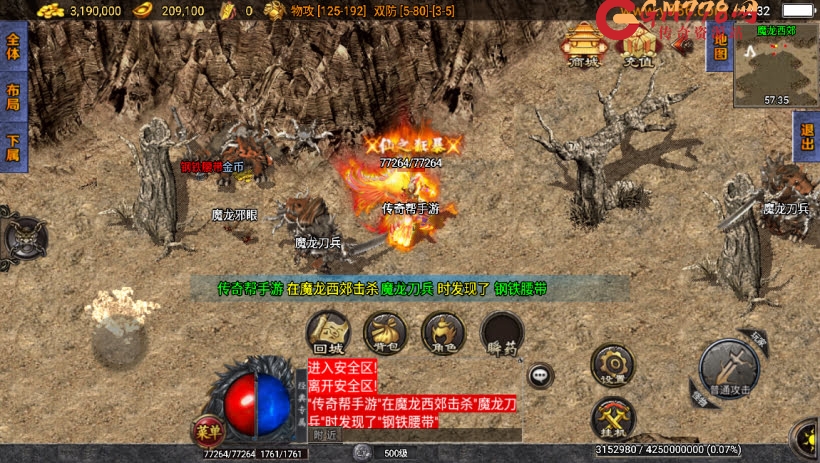
Task: Open the 充值 recharge gift box
Action: [637, 45]
